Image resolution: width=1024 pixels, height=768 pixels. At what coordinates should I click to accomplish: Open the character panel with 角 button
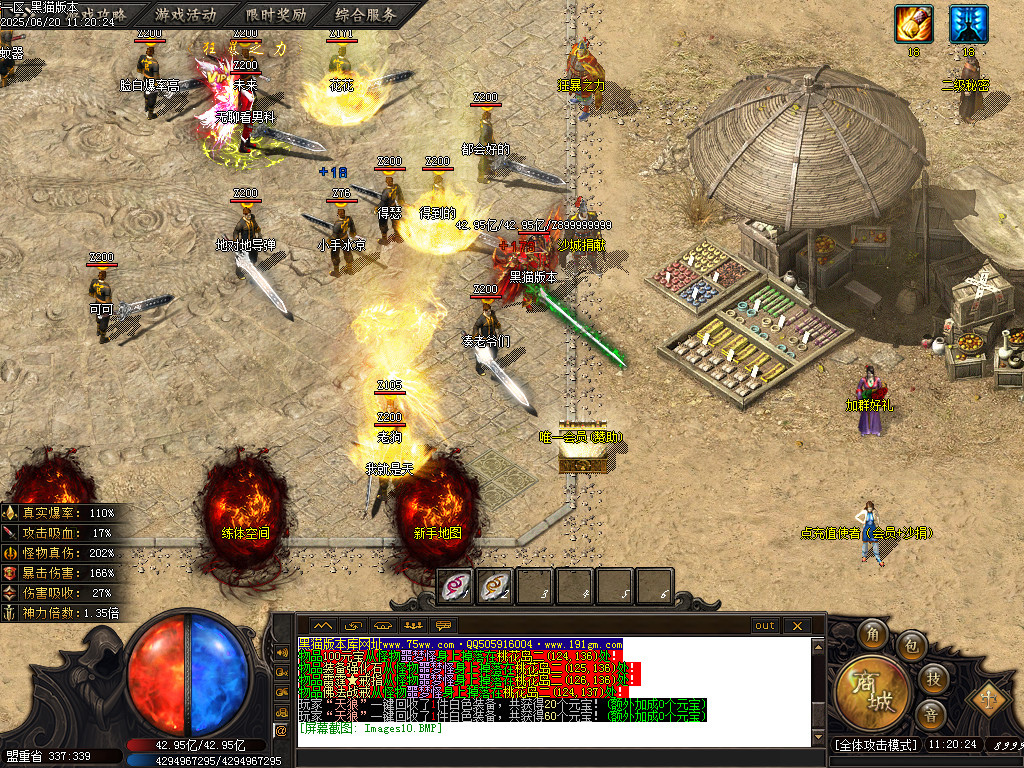(872, 634)
